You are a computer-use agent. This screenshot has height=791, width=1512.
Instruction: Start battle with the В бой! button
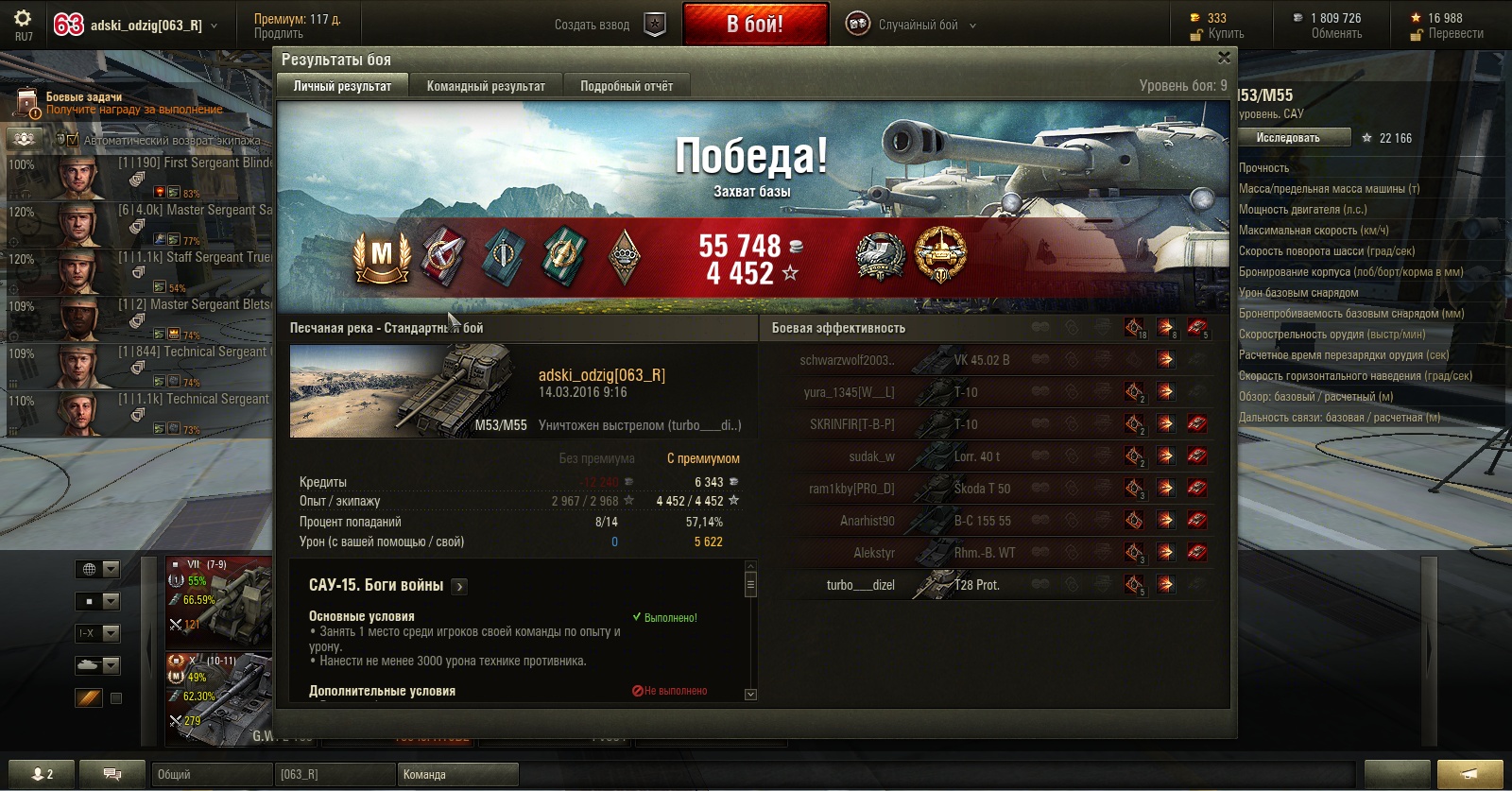(x=755, y=25)
